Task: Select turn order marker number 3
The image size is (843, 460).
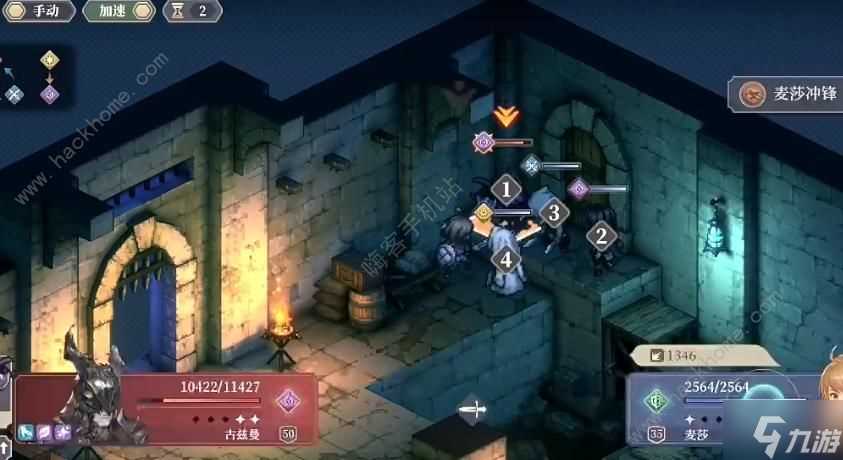Action: pos(553,212)
